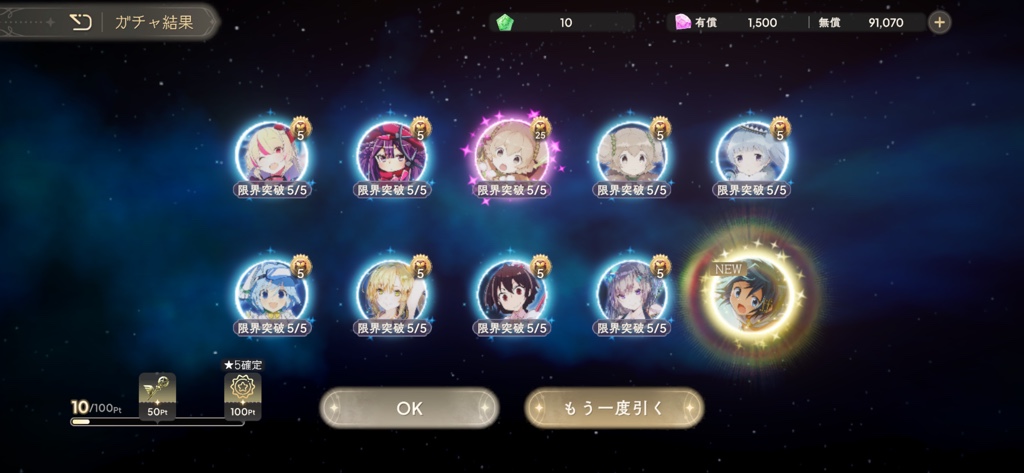View the pink-sparkle blonde character result
1024x473 pixels.
tap(511, 153)
